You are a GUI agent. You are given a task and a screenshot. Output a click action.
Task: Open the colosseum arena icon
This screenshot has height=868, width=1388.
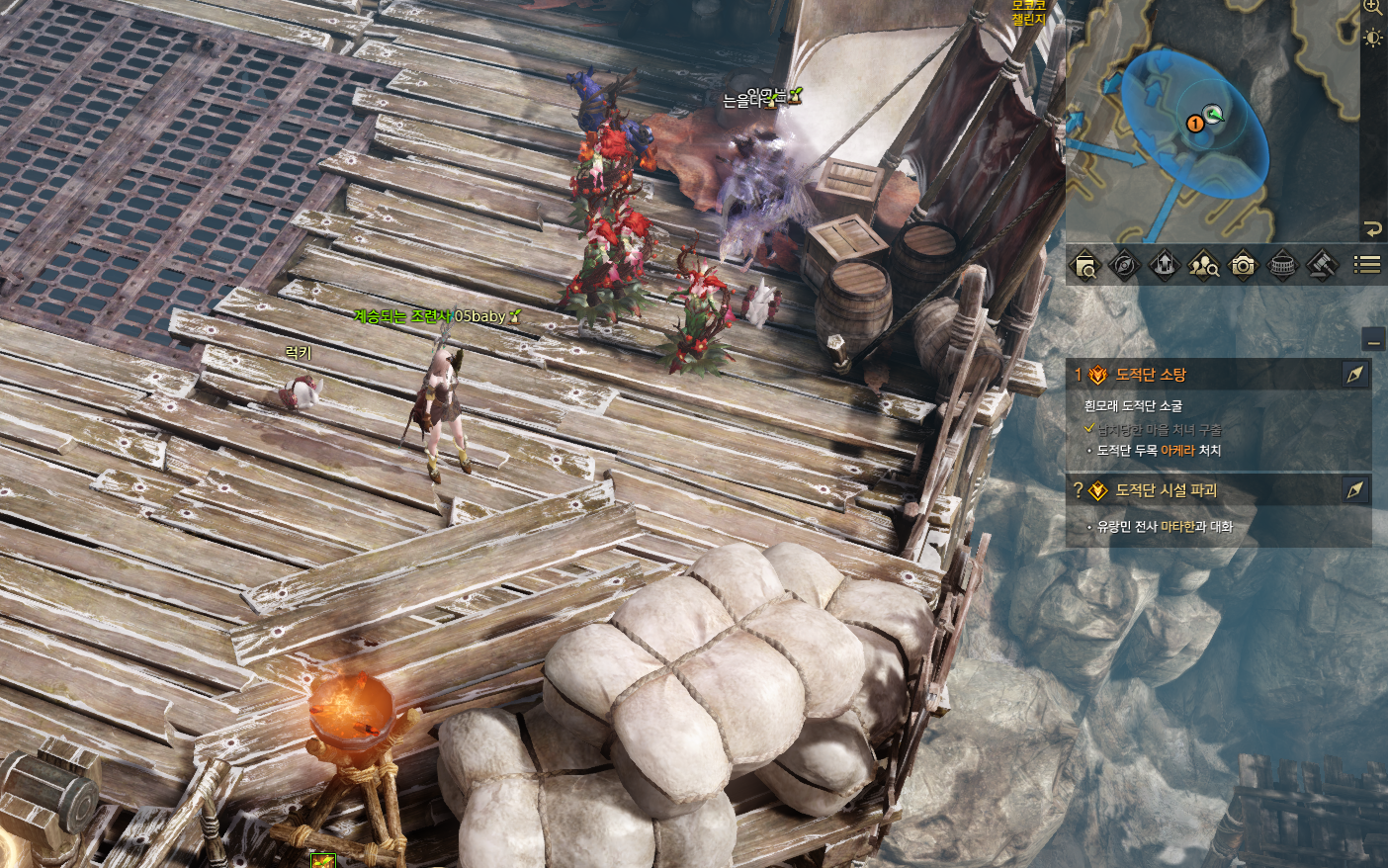pyautogui.click(x=1282, y=265)
